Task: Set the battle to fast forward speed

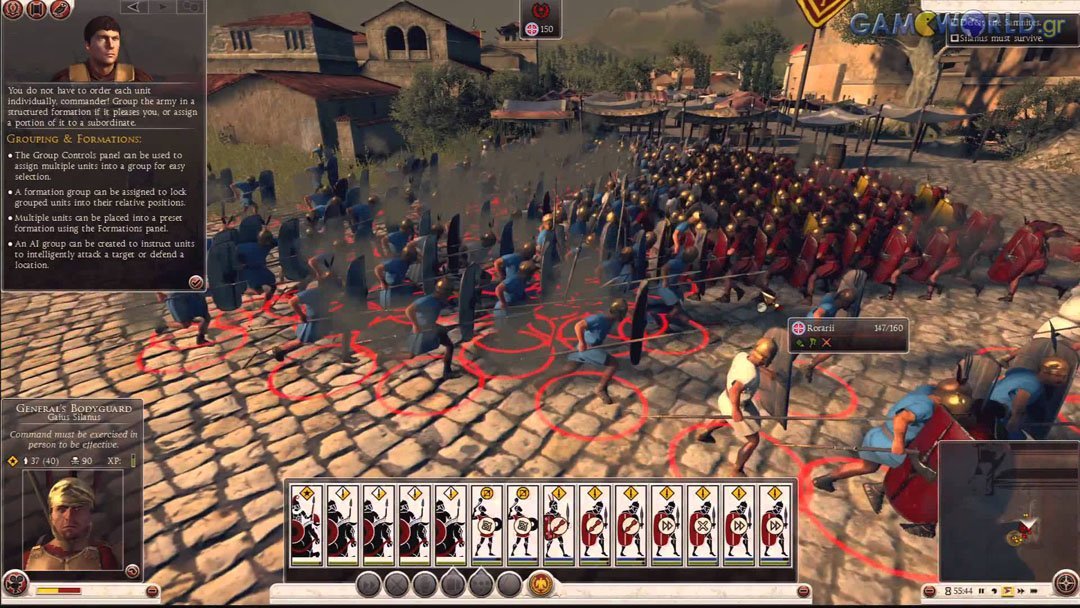Action: [x=1022, y=591]
